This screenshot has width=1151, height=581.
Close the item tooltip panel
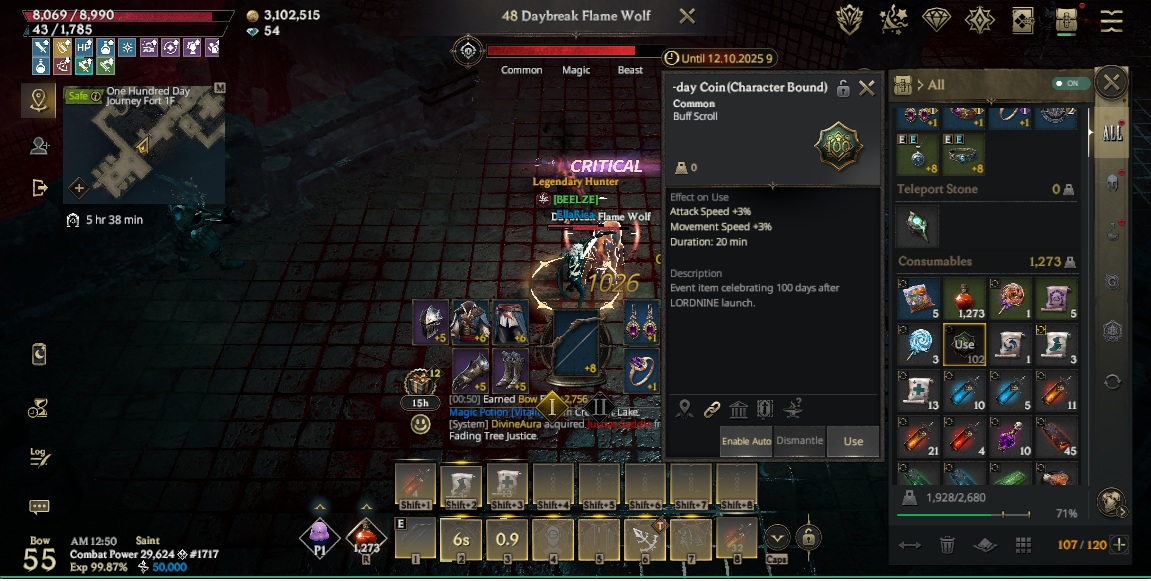click(x=867, y=88)
